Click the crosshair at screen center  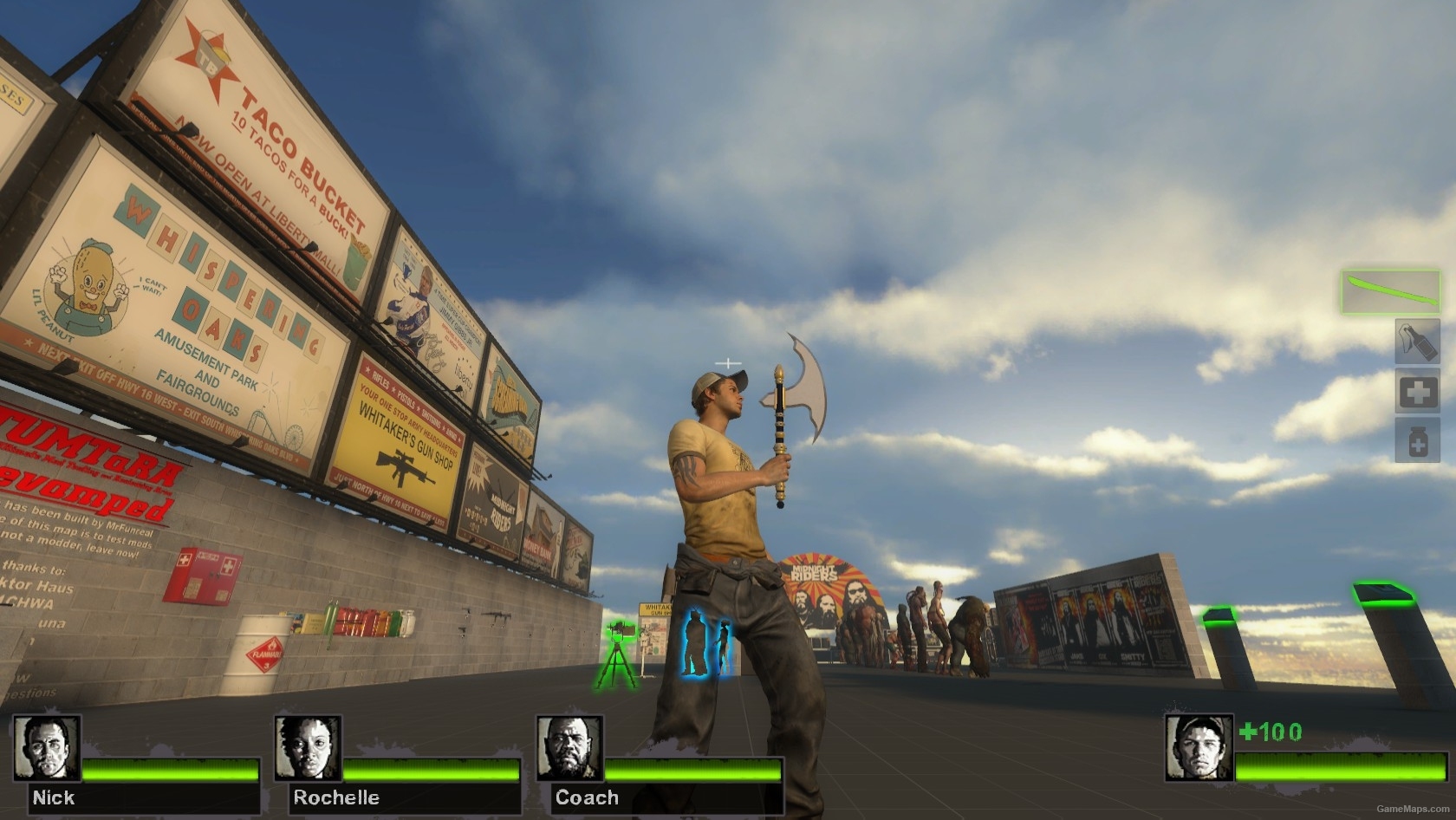[728, 362]
